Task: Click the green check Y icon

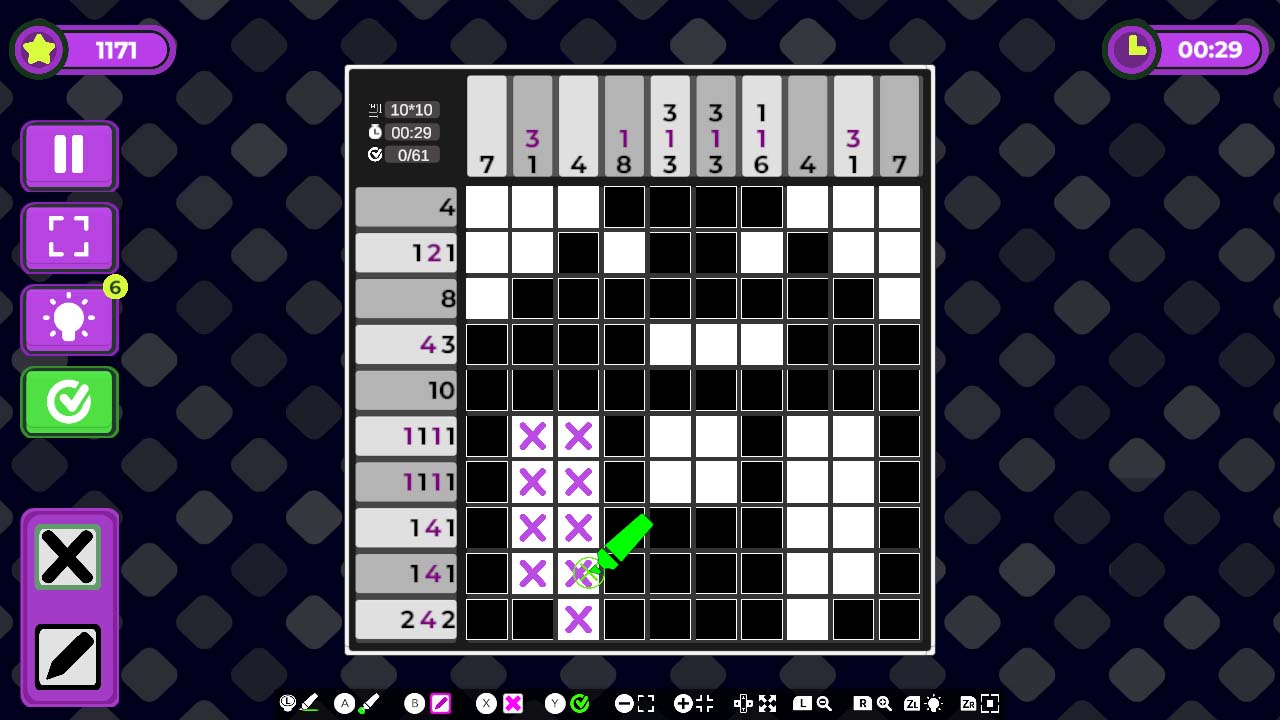Action: pyautogui.click(x=580, y=703)
